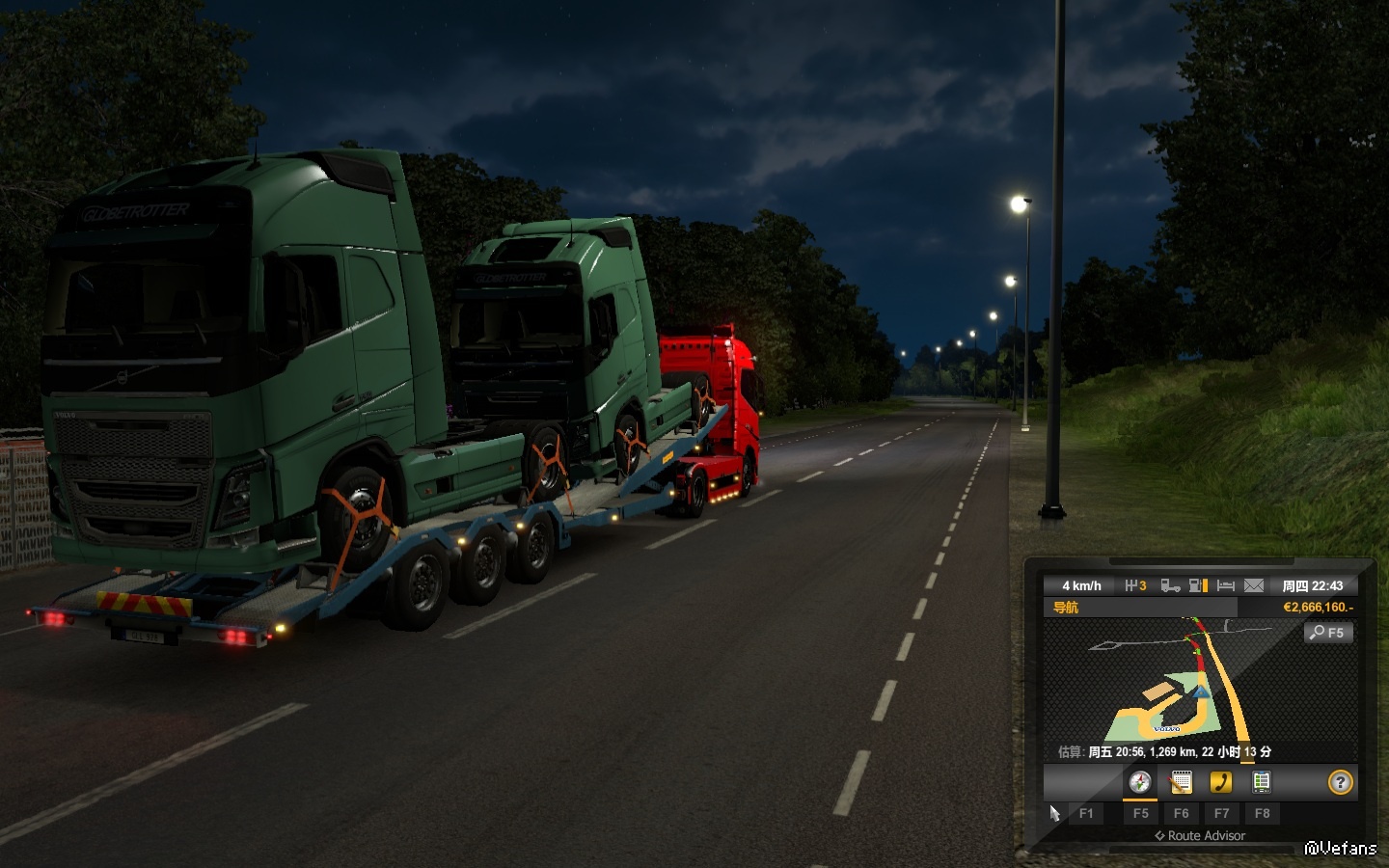Show the truck diagnostics info tab
This screenshot has height=868, width=1389.
[x=1262, y=782]
